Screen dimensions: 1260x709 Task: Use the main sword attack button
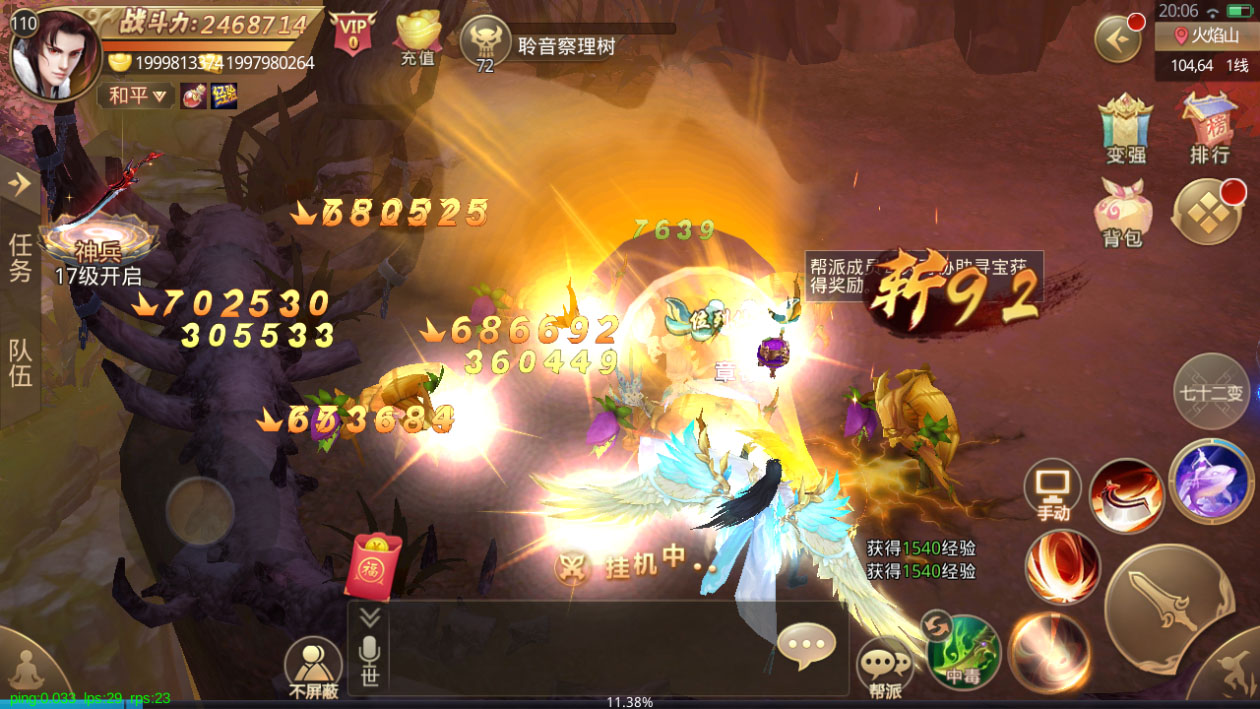click(x=1168, y=608)
